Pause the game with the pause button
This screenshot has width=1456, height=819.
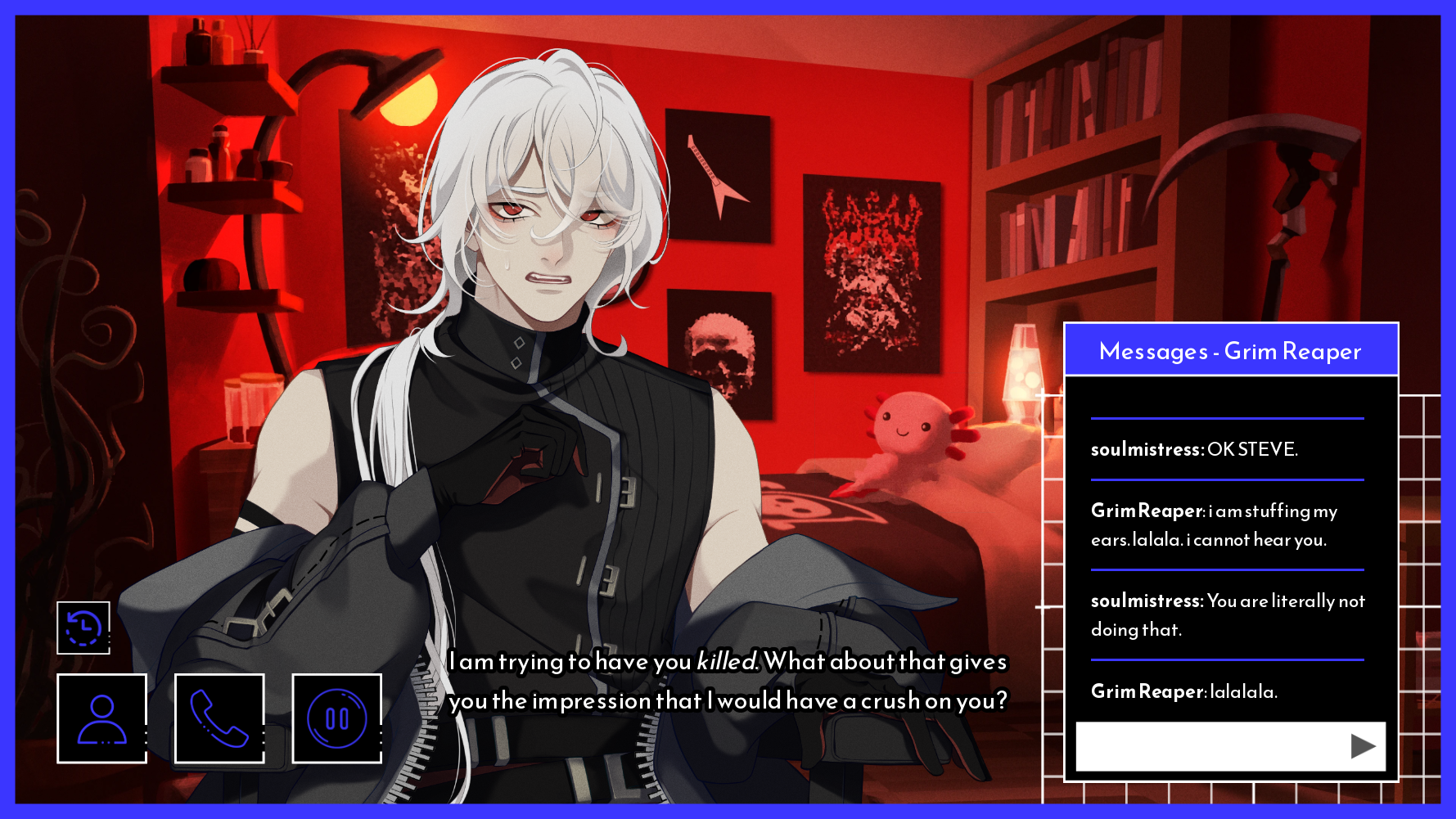pos(336,718)
